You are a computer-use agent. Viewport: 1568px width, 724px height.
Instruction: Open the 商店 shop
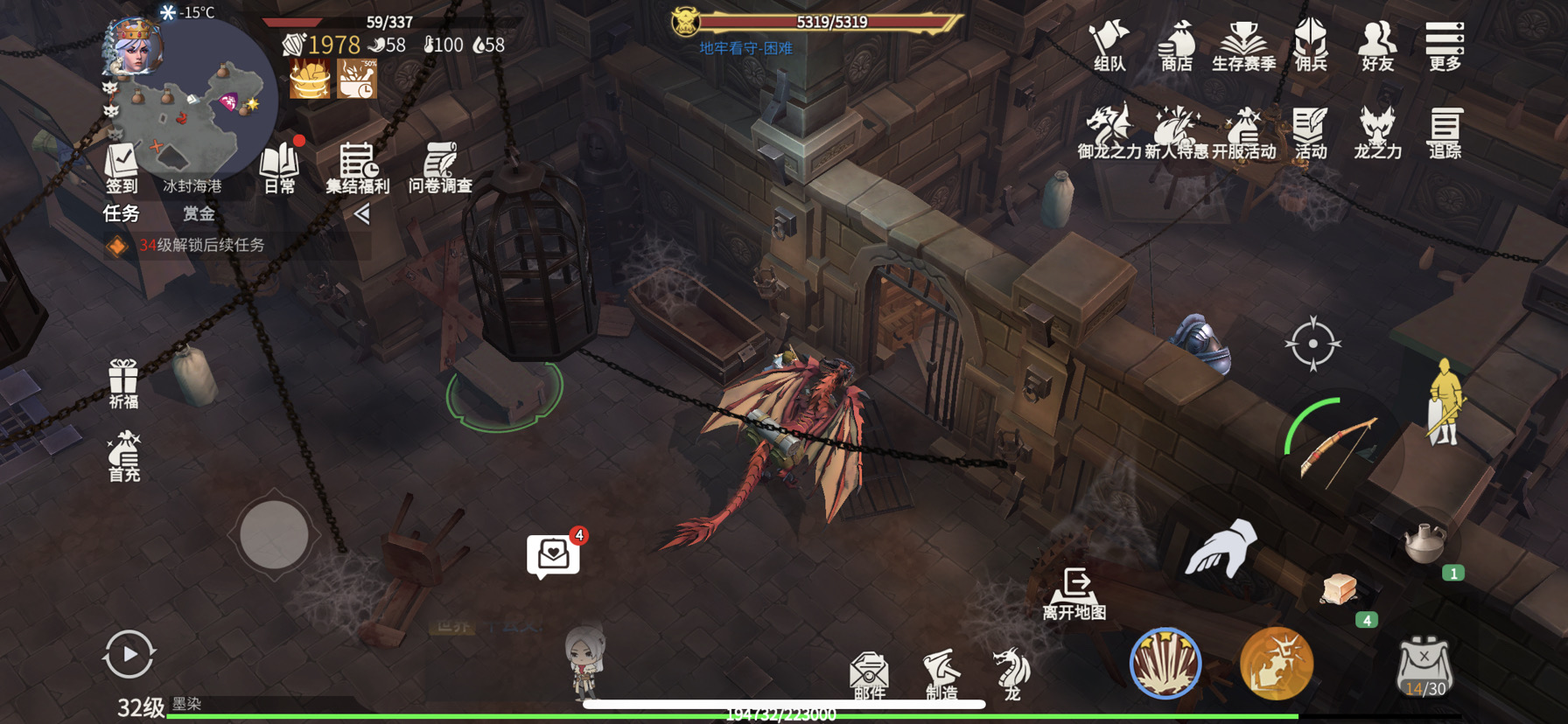[1176, 45]
